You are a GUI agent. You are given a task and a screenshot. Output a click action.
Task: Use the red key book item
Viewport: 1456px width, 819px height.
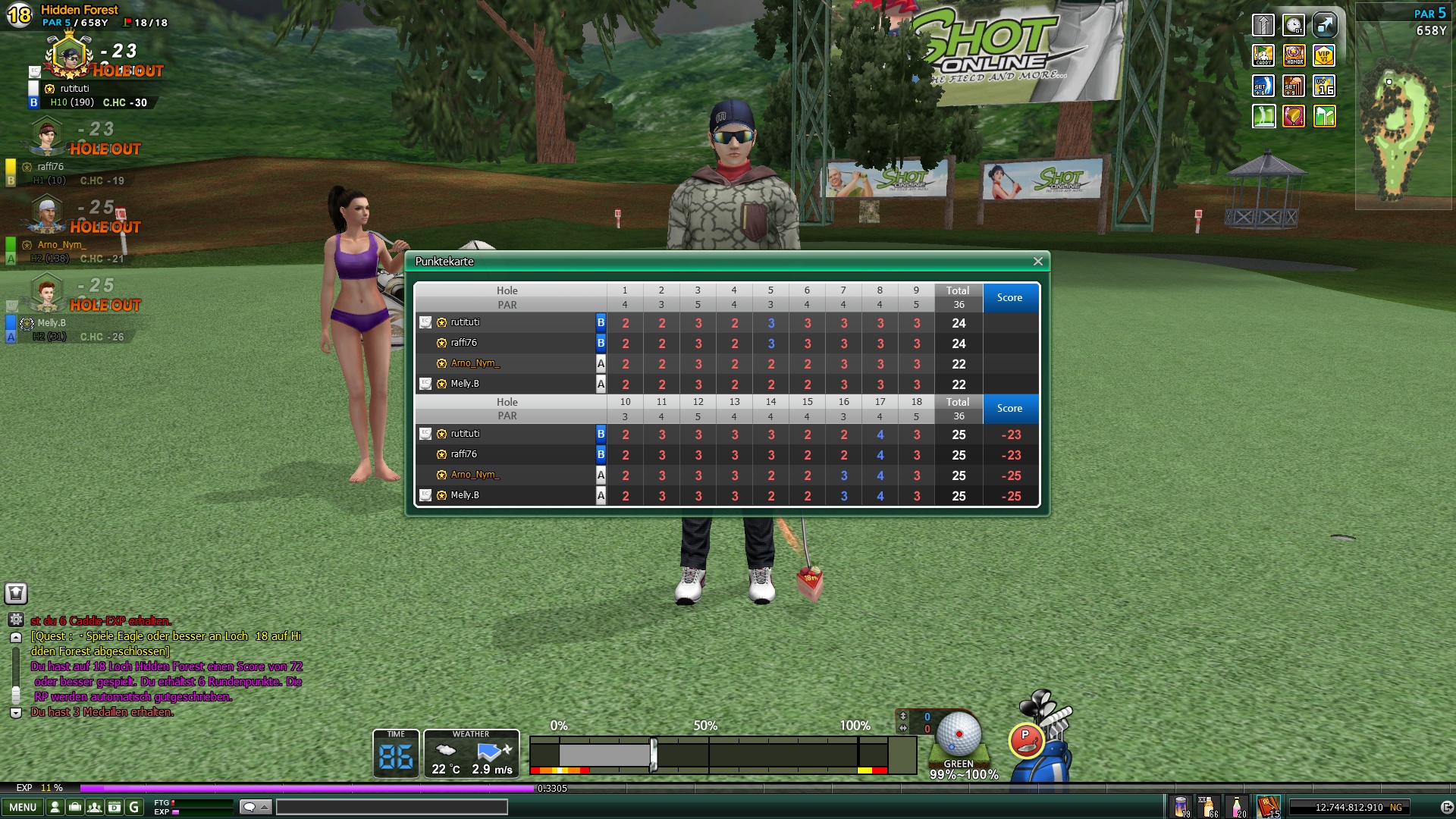(1268, 807)
